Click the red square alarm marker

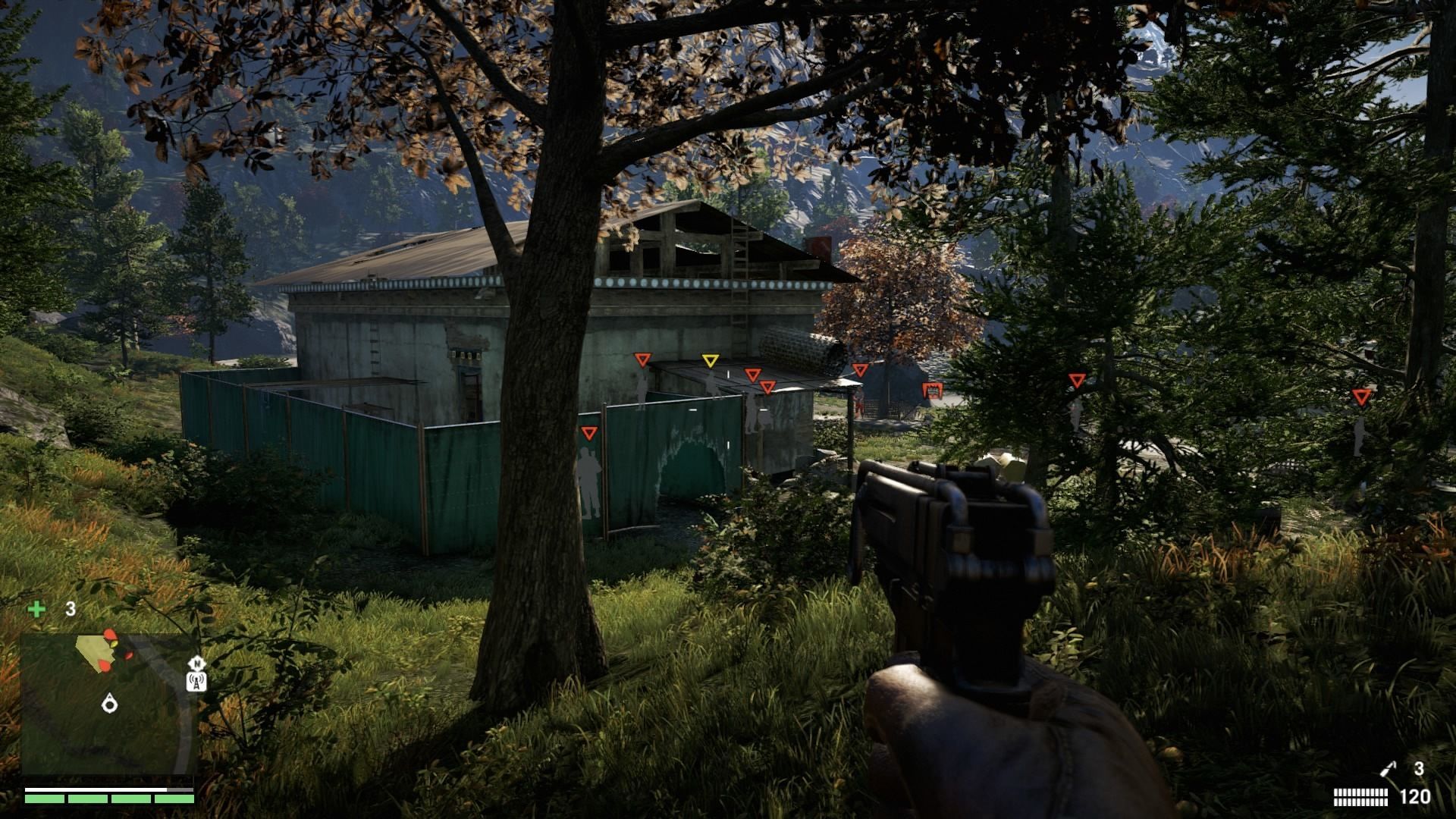(931, 391)
